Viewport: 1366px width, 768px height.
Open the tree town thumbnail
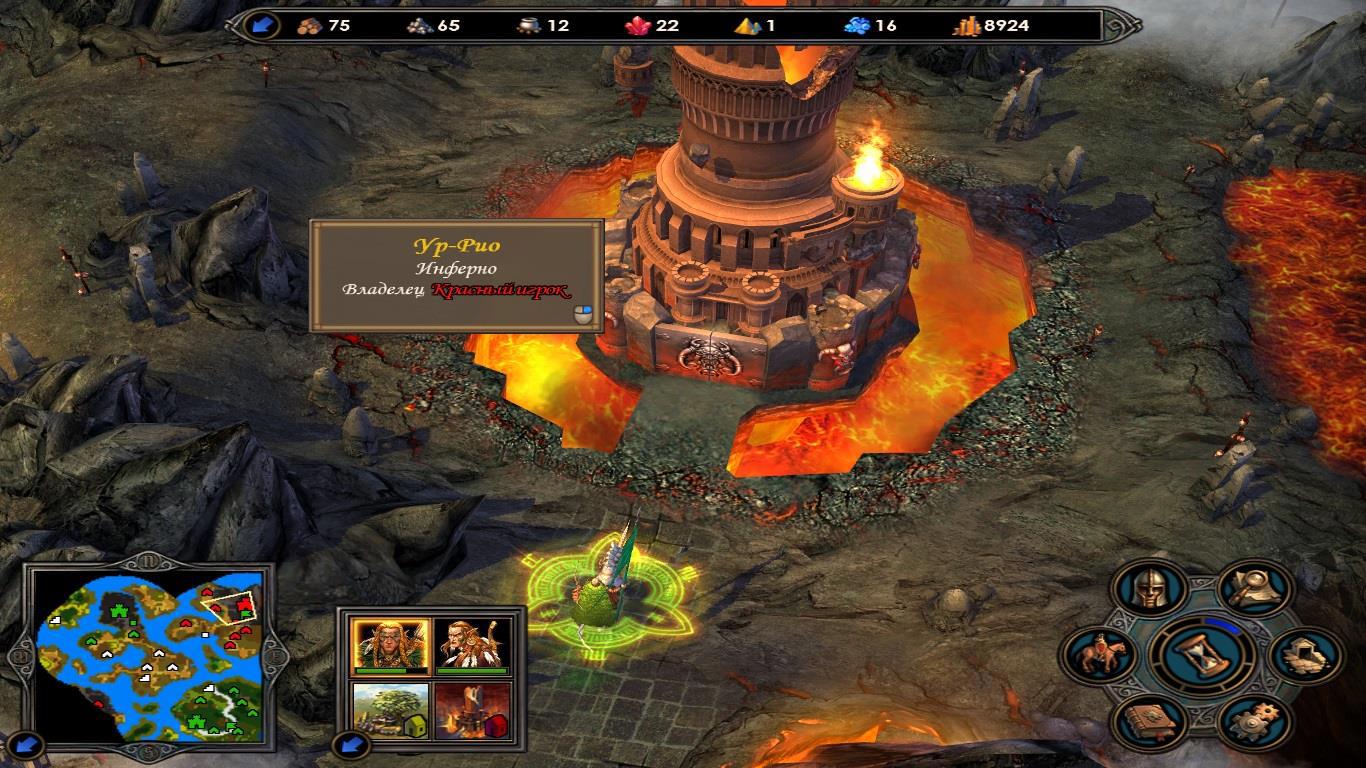pyautogui.click(x=390, y=711)
